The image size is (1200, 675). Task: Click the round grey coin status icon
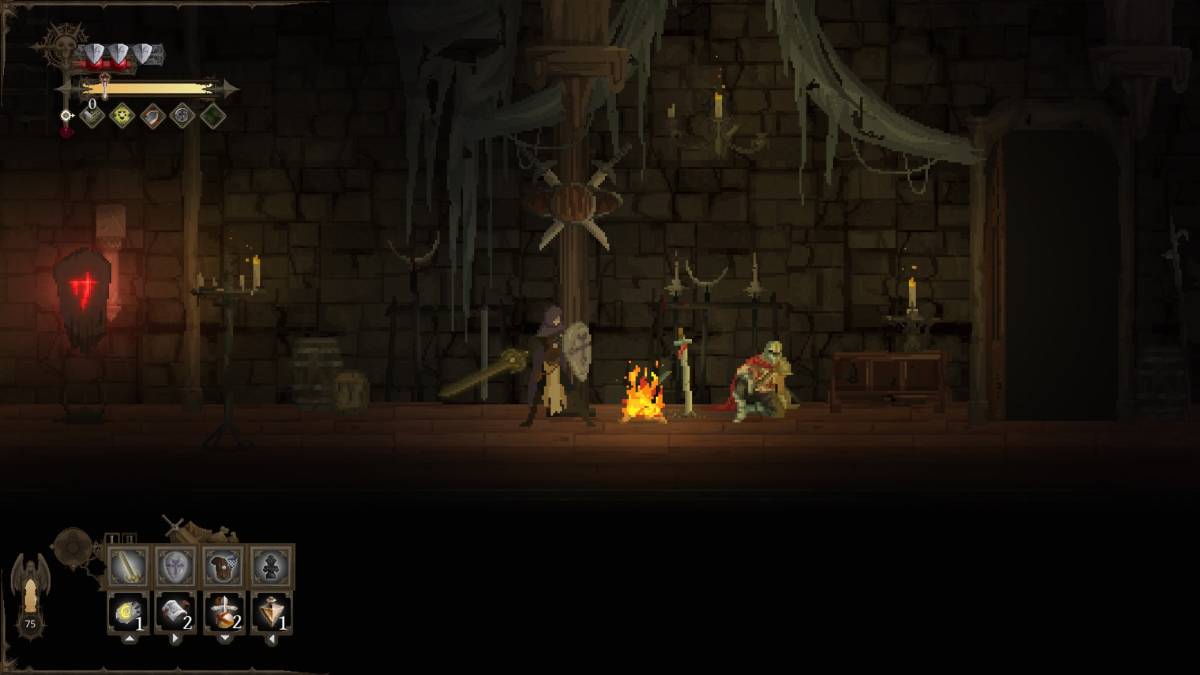(182, 116)
